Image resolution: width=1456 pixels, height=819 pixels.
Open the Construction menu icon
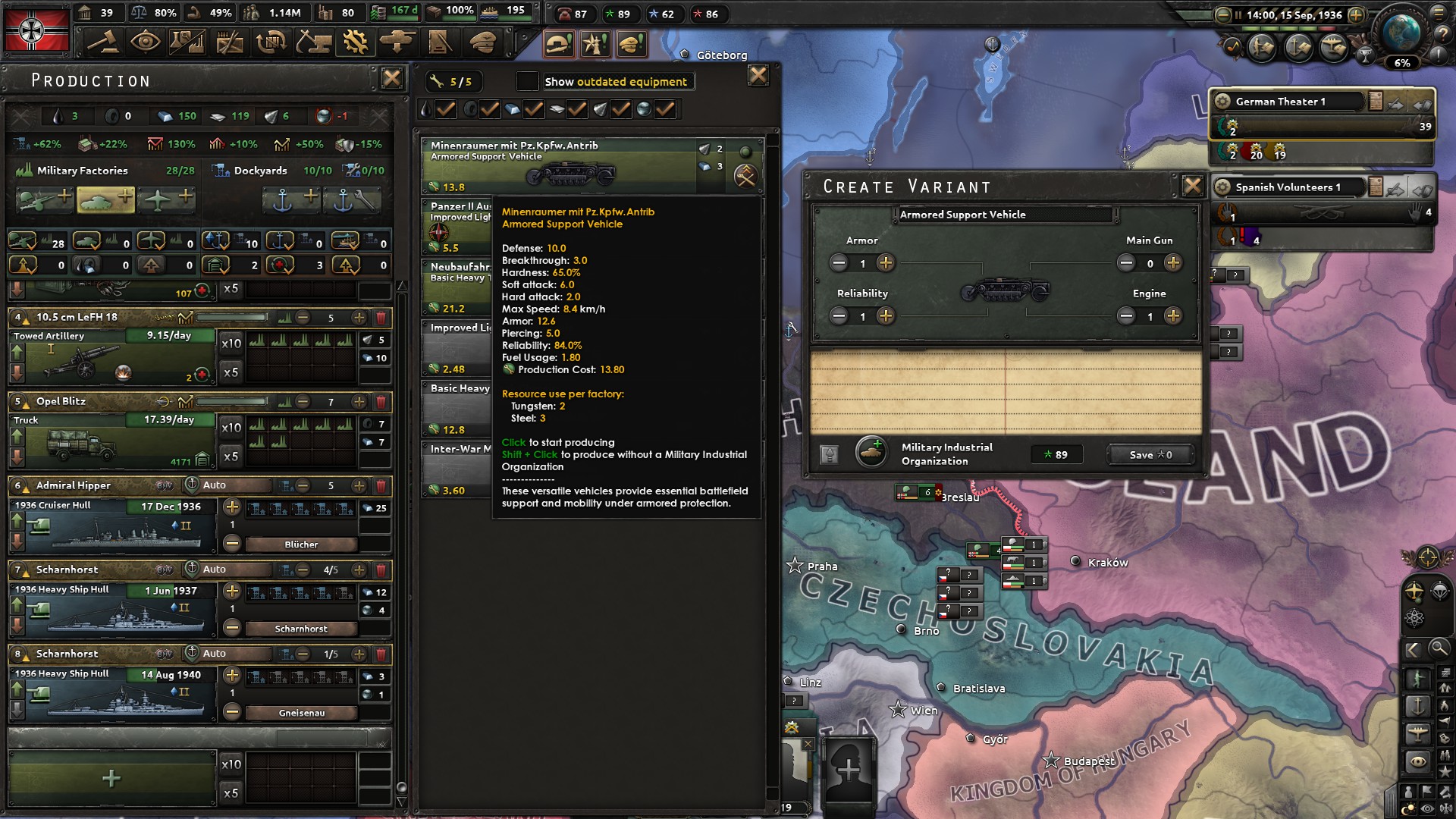pos(312,42)
